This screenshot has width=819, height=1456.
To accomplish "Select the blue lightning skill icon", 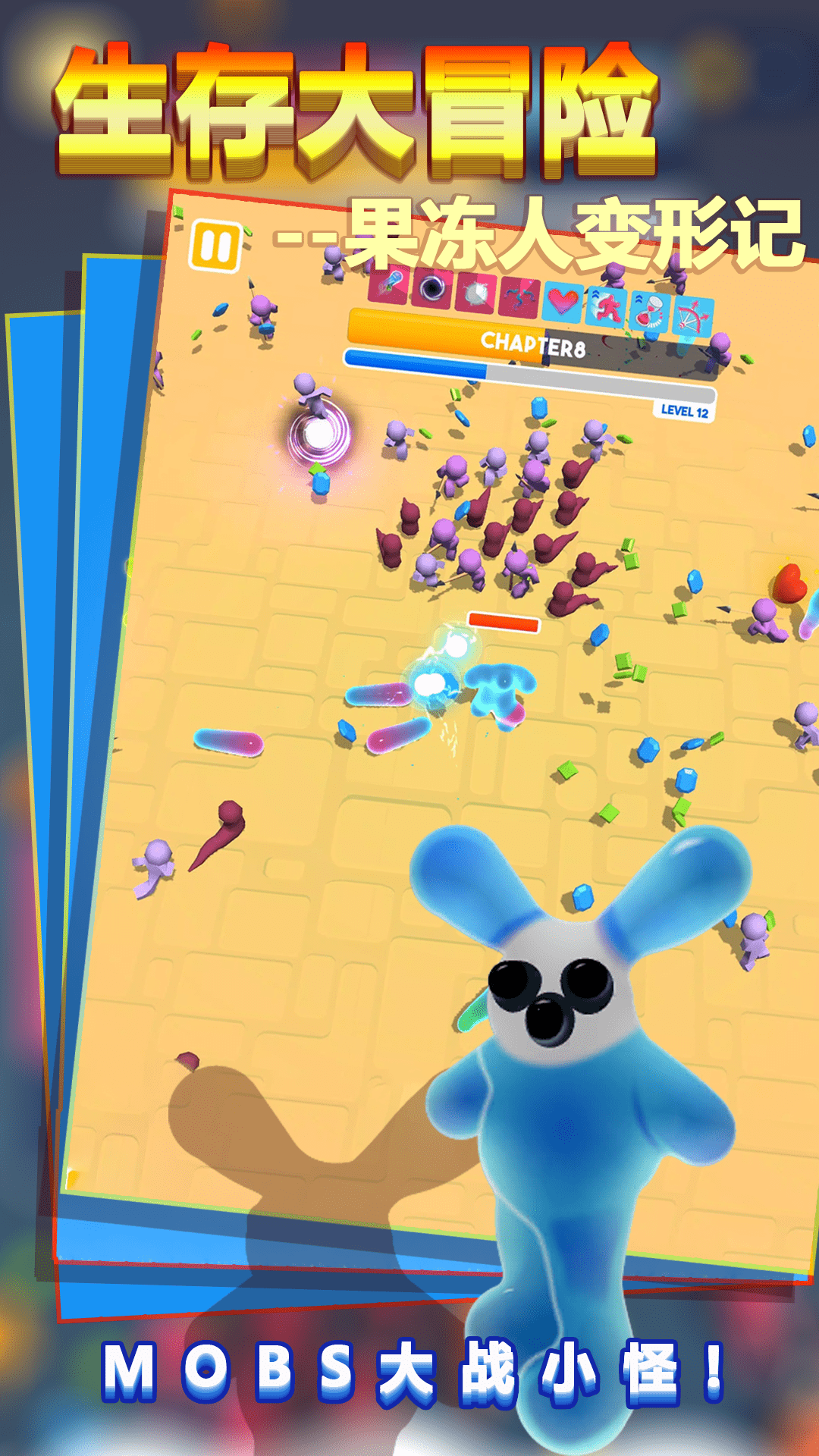I will (x=519, y=297).
